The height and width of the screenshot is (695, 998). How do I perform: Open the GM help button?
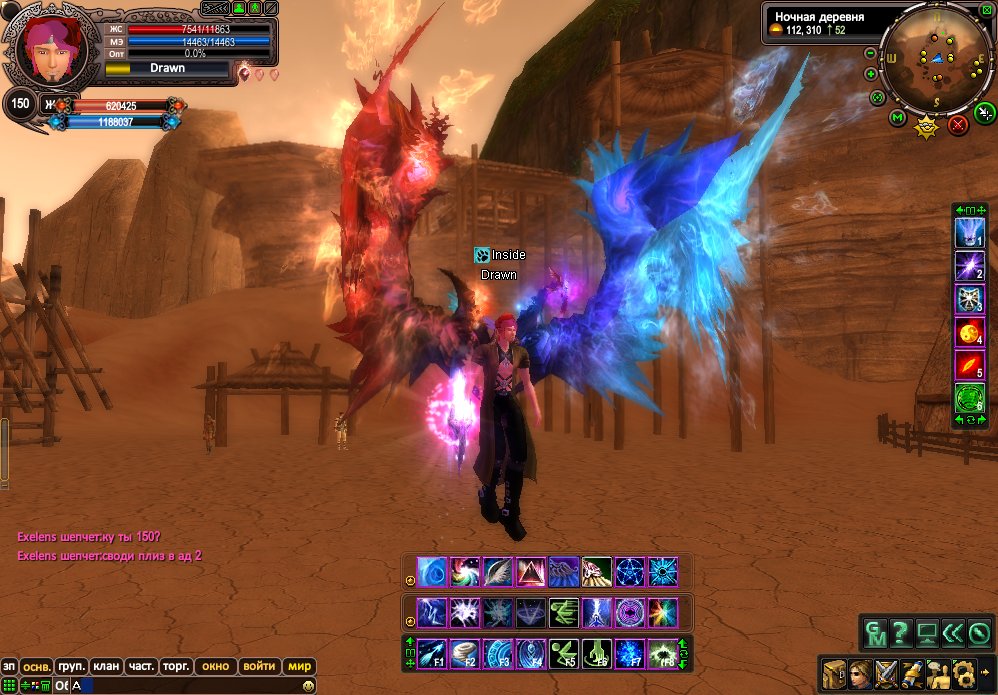click(x=874, y=633)
